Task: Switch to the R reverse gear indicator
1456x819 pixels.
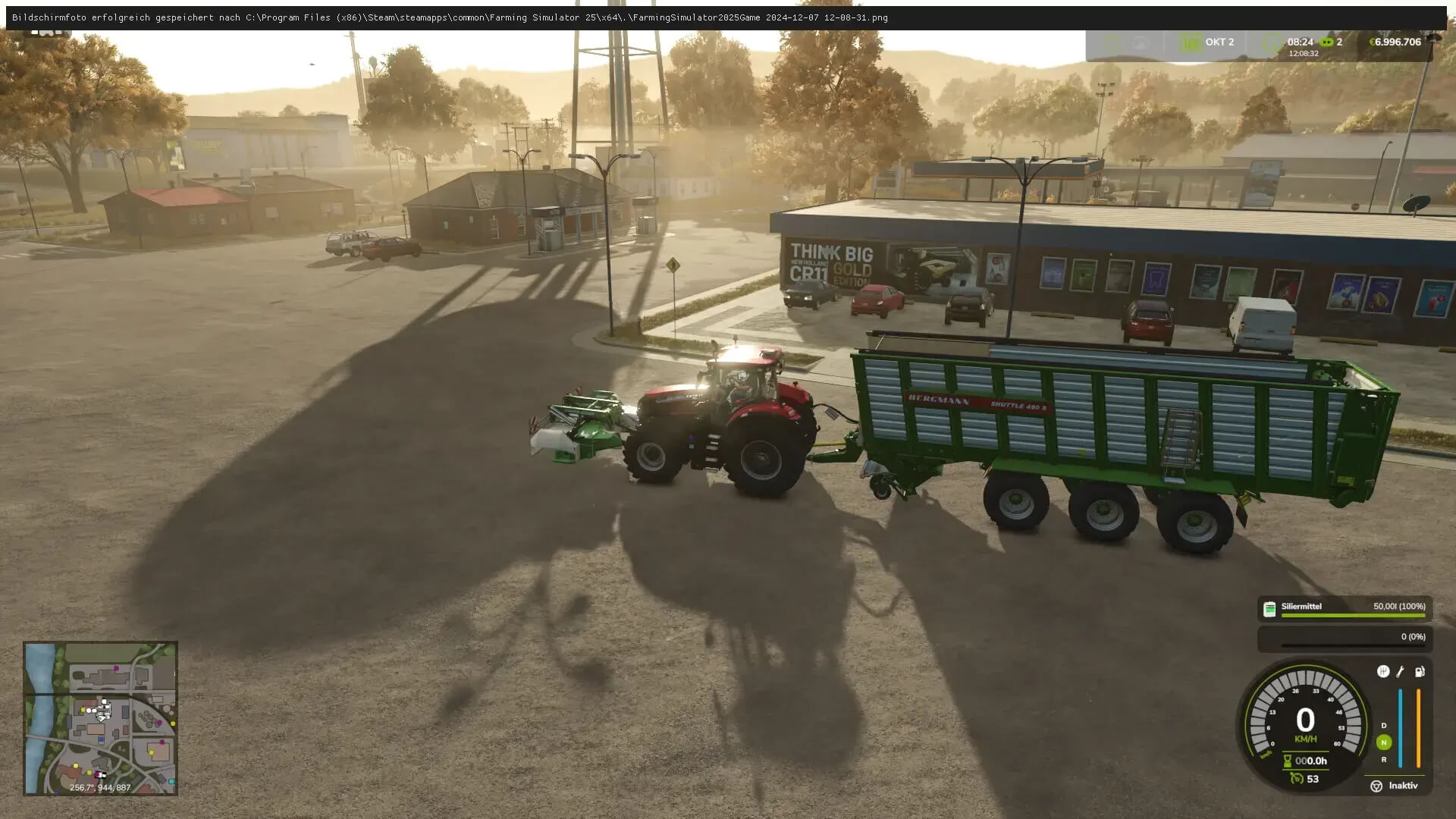Action: click(x=1383, y=760)
